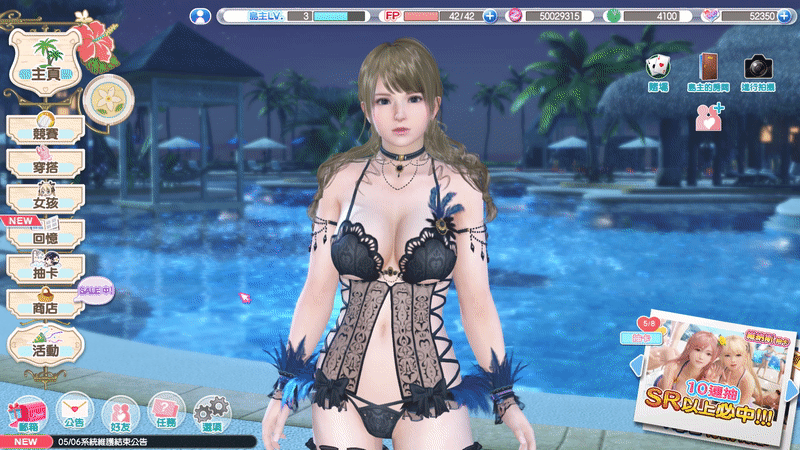The image size is (800, 450).
Task: Open the 好友 friends list
Action: [x=121, y=412]
